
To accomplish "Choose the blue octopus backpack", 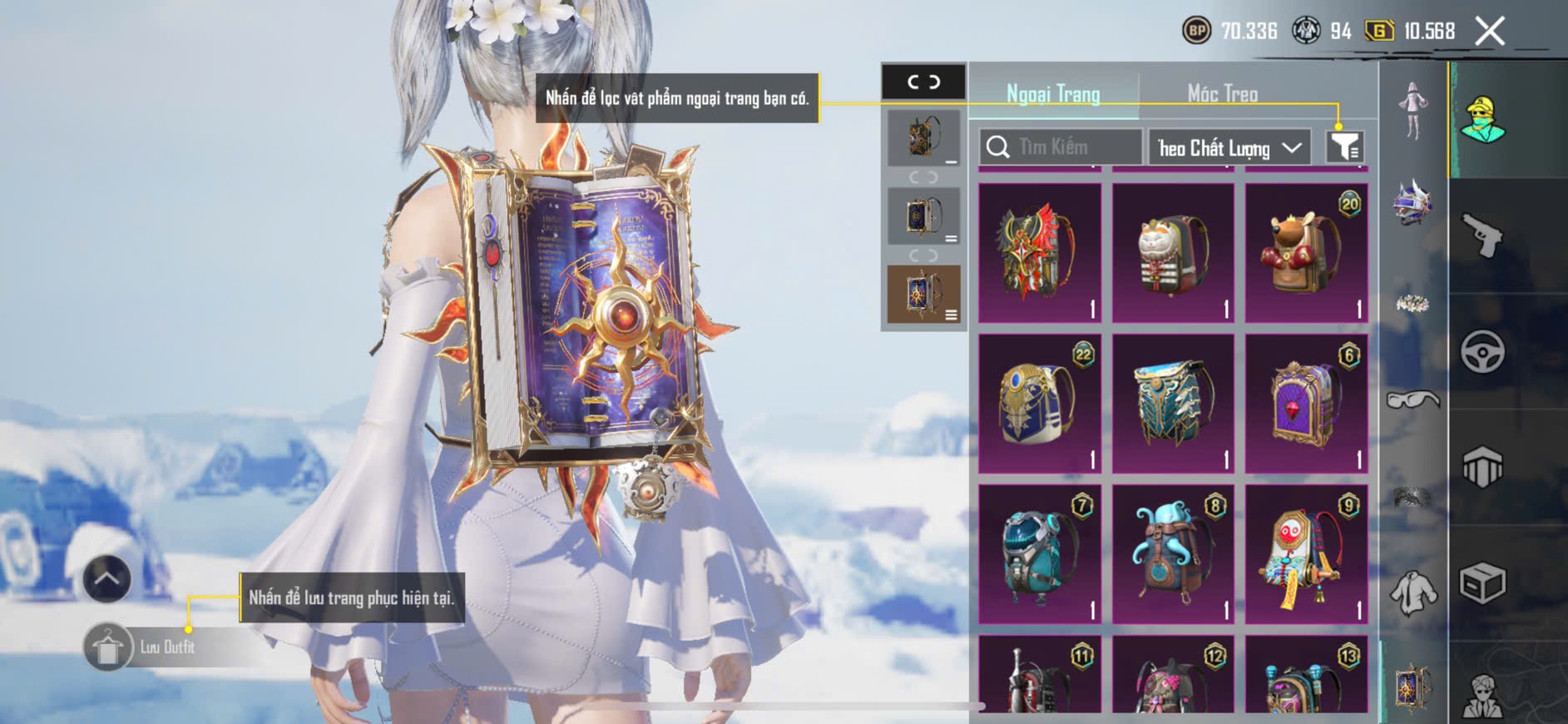I will pyautogui.click(x=1173, y=554).
